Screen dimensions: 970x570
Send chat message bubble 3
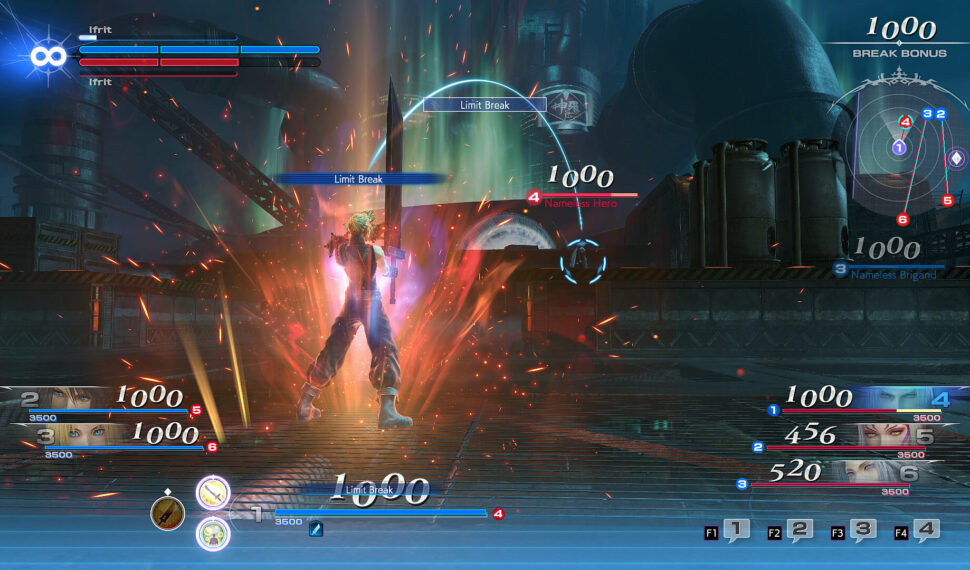pyautogui.click(x=864, y=531)
